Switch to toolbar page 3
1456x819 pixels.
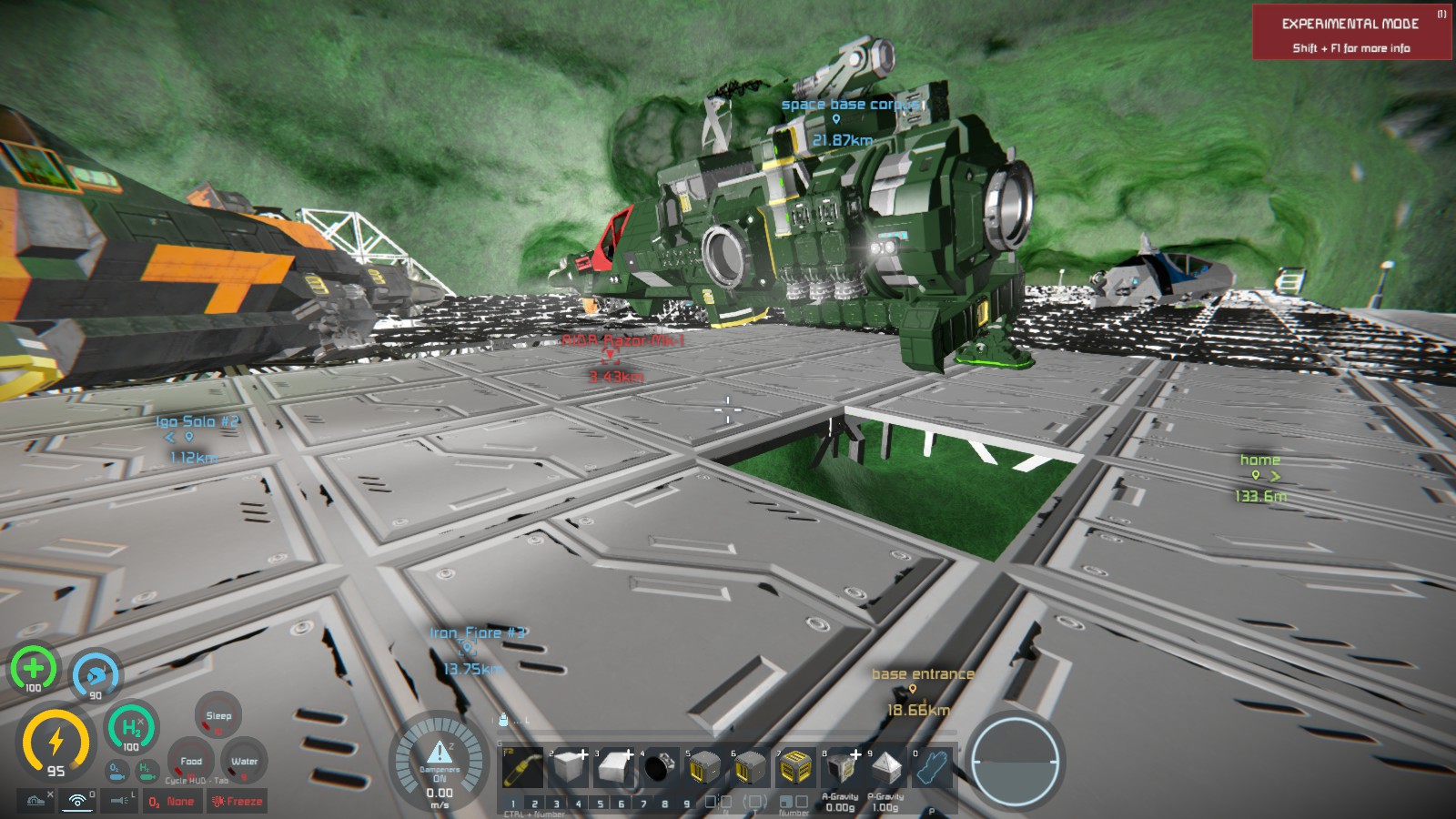point(556,804)
